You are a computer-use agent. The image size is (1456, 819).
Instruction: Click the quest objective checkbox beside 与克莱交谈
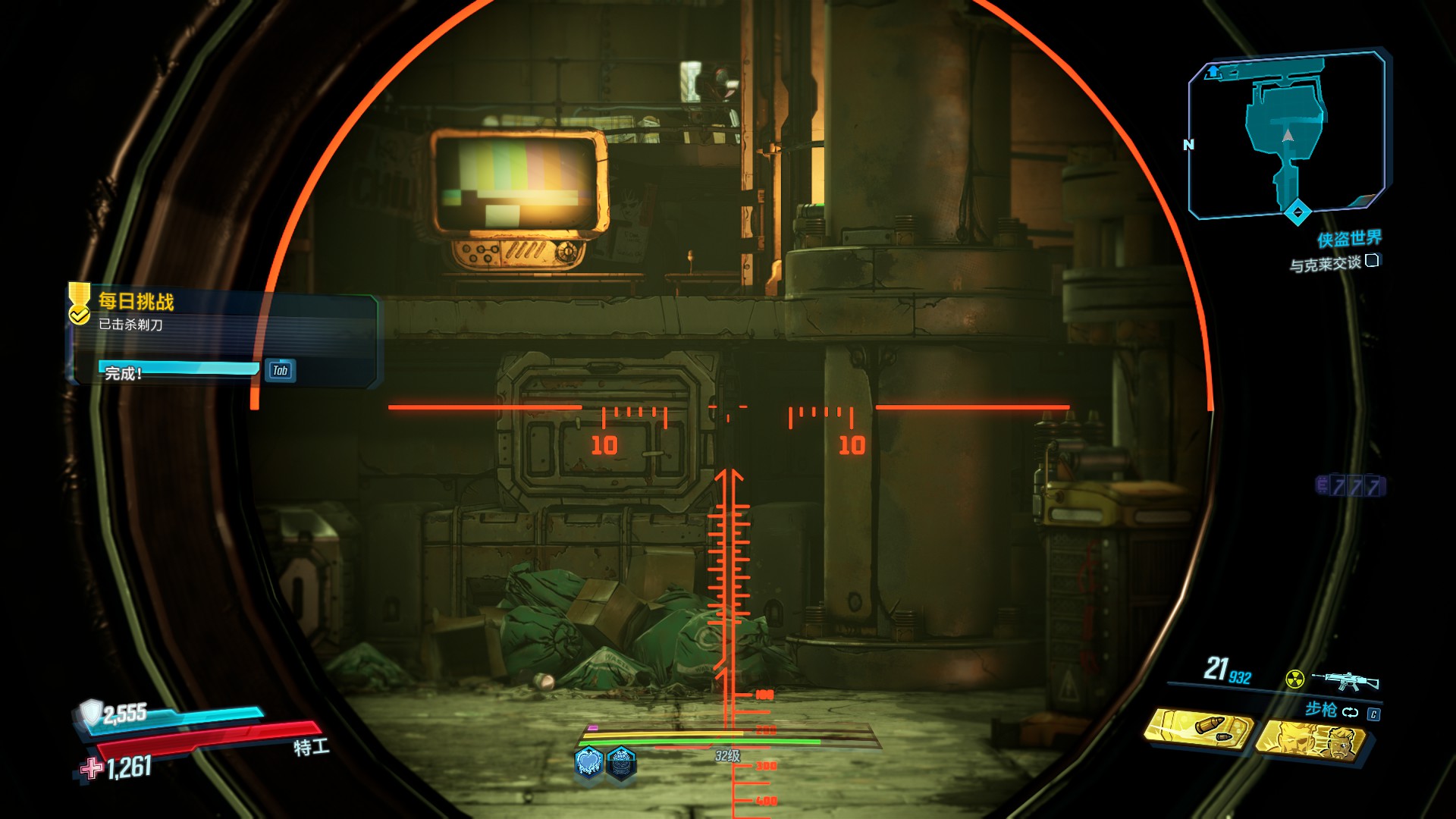[x=1372, y=261]
